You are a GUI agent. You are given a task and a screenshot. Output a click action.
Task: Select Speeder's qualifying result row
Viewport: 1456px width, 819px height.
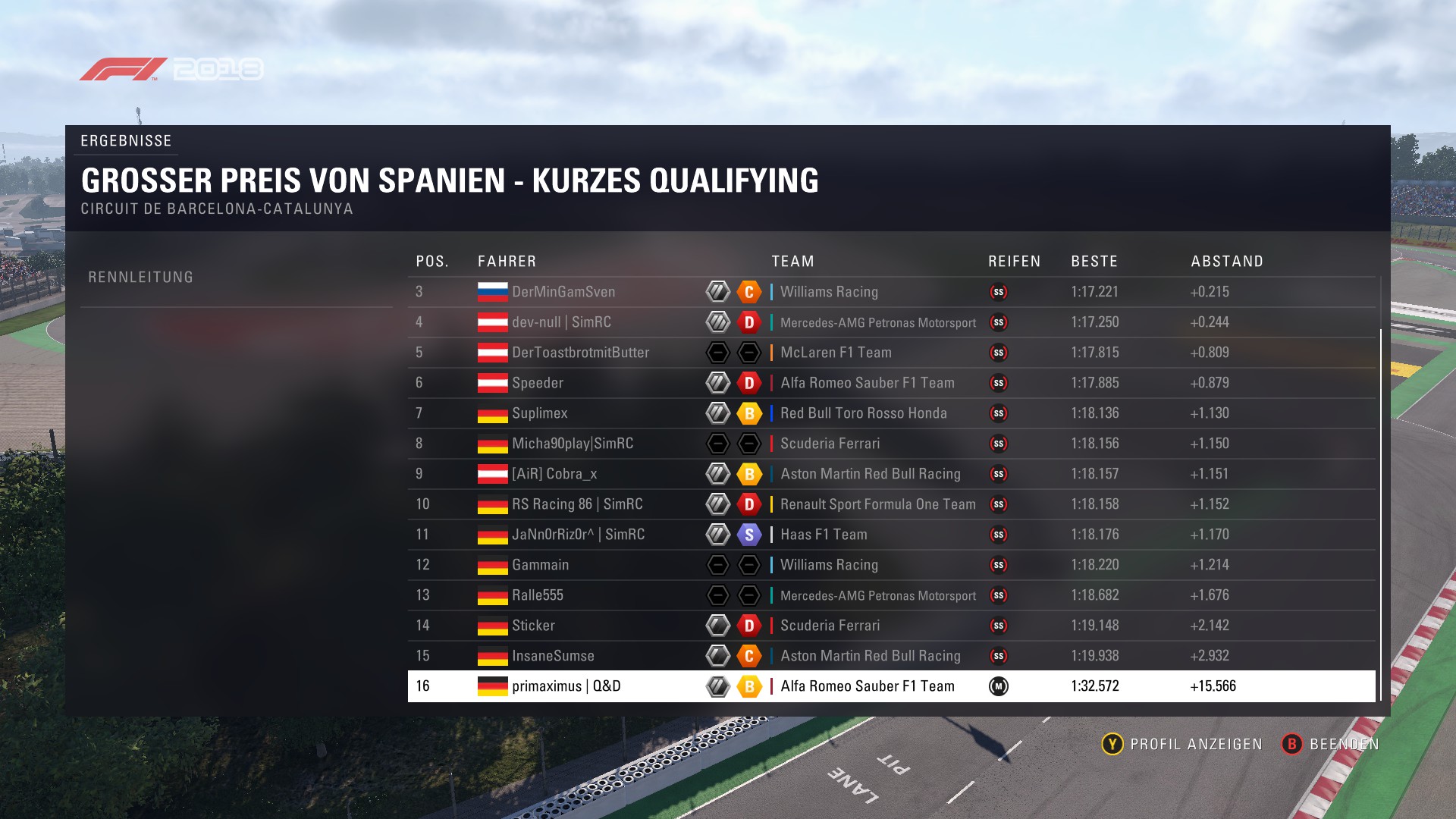538,383
